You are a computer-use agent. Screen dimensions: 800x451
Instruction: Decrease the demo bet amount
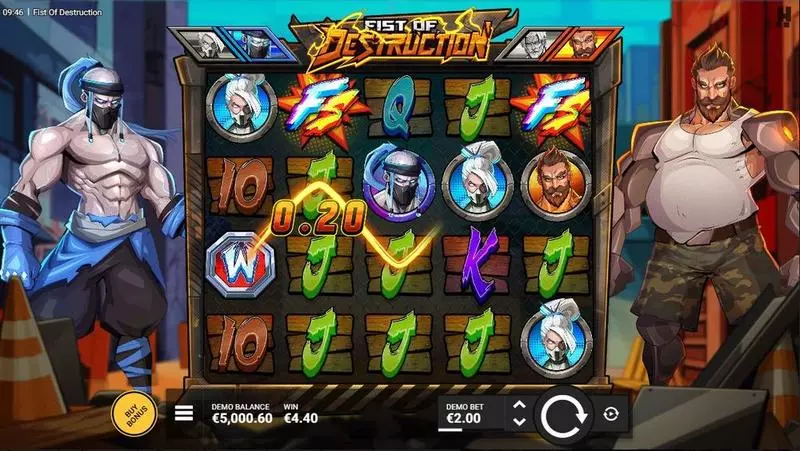pyautogui.click(x=518, y=422)
